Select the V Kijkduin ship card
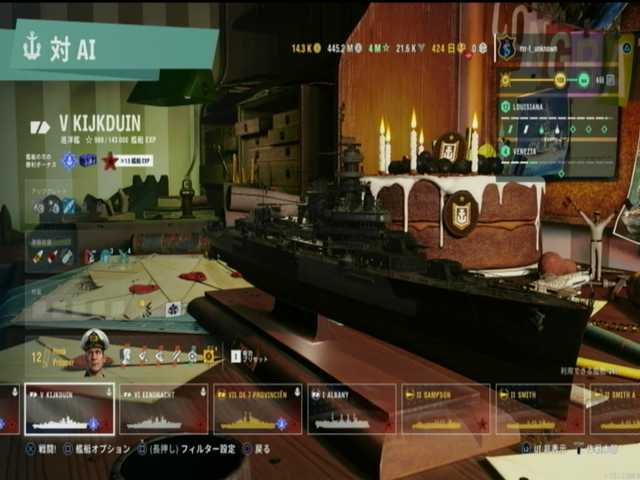The height and width of the screenshot is (480, 640). [x=69, y=409]
